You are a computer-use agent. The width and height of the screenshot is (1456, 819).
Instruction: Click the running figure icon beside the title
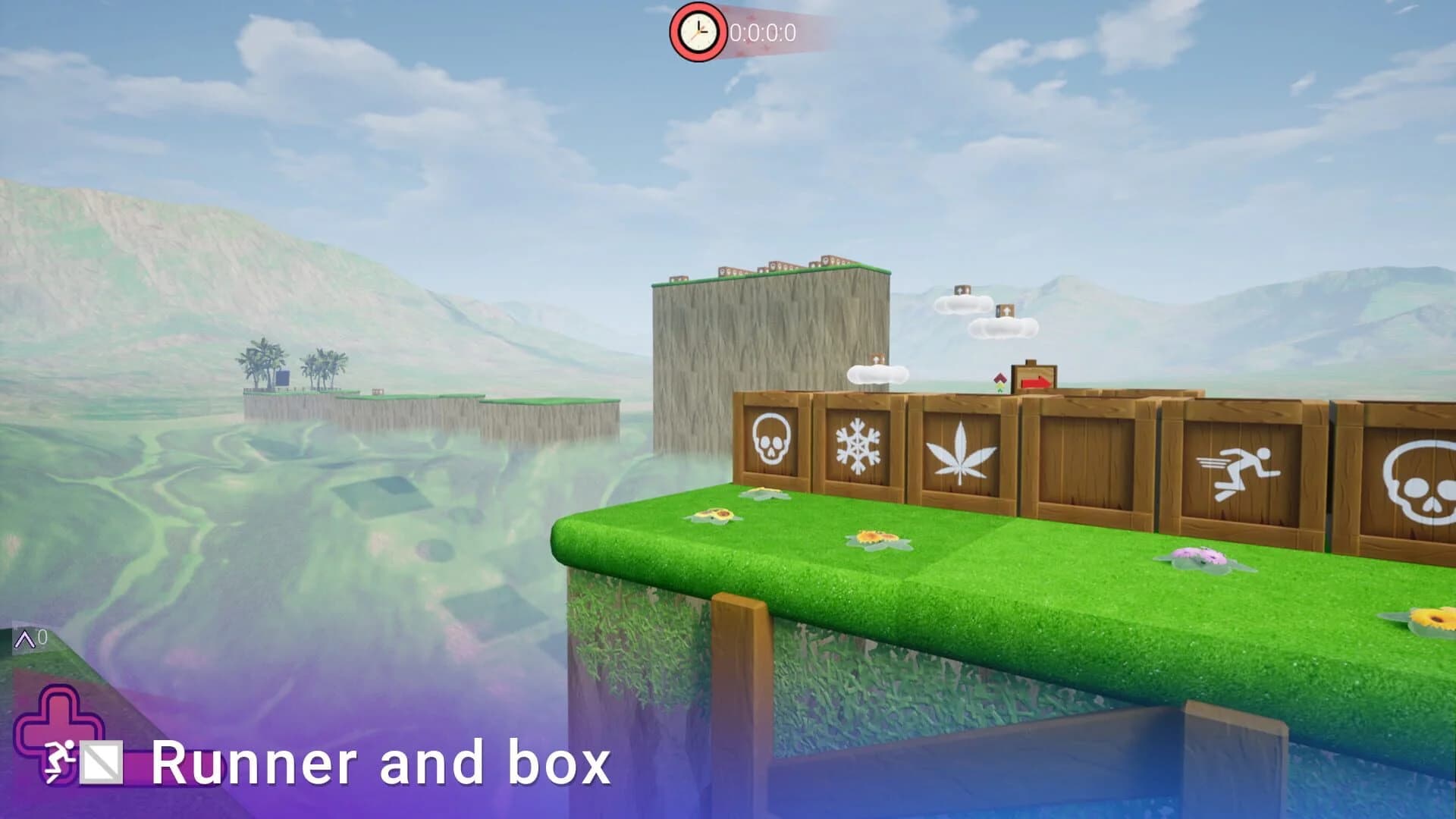tap(59, 762)
